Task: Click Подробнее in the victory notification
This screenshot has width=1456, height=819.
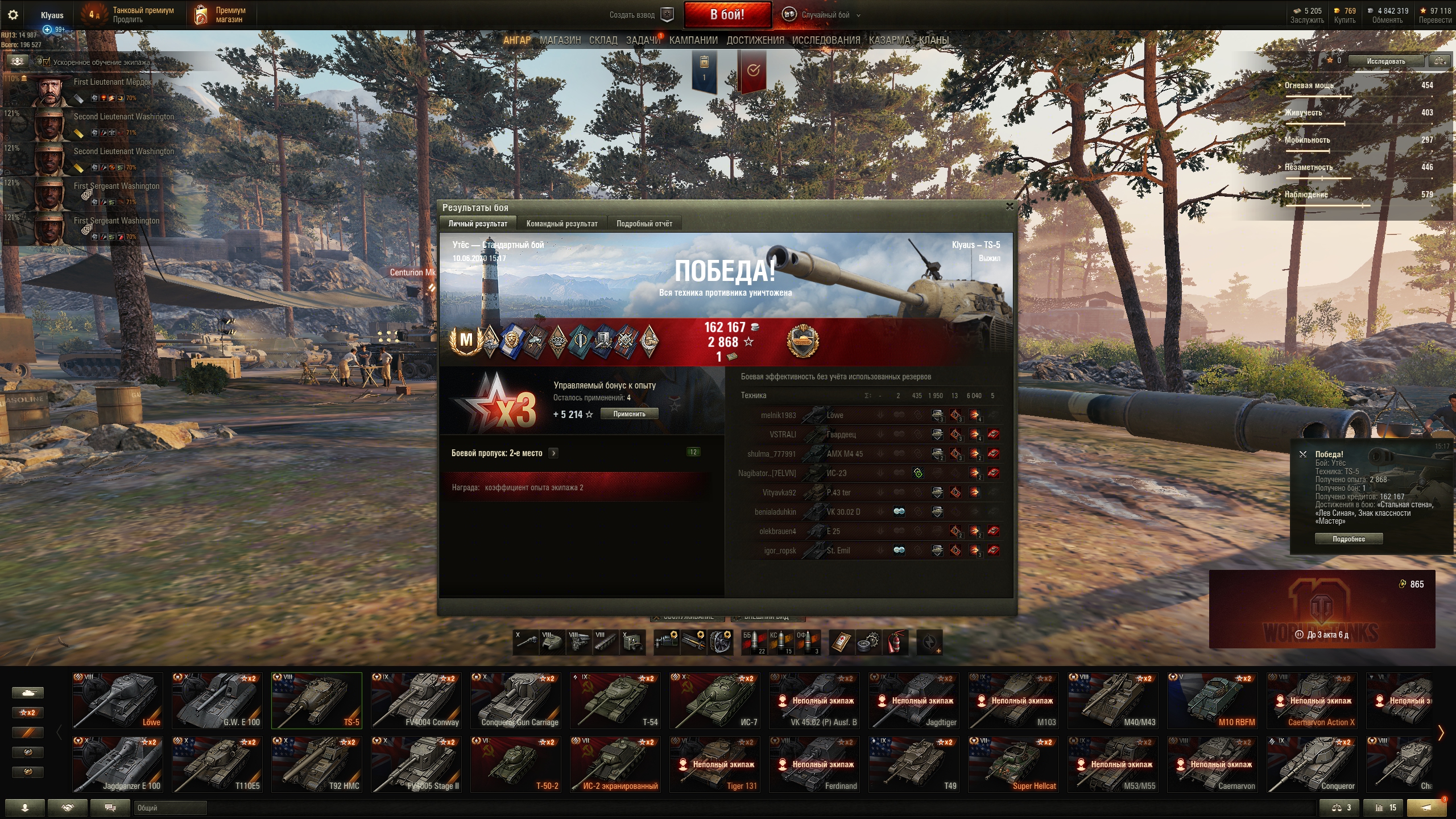Action: pyautogui.click(x=1348, y=539)
